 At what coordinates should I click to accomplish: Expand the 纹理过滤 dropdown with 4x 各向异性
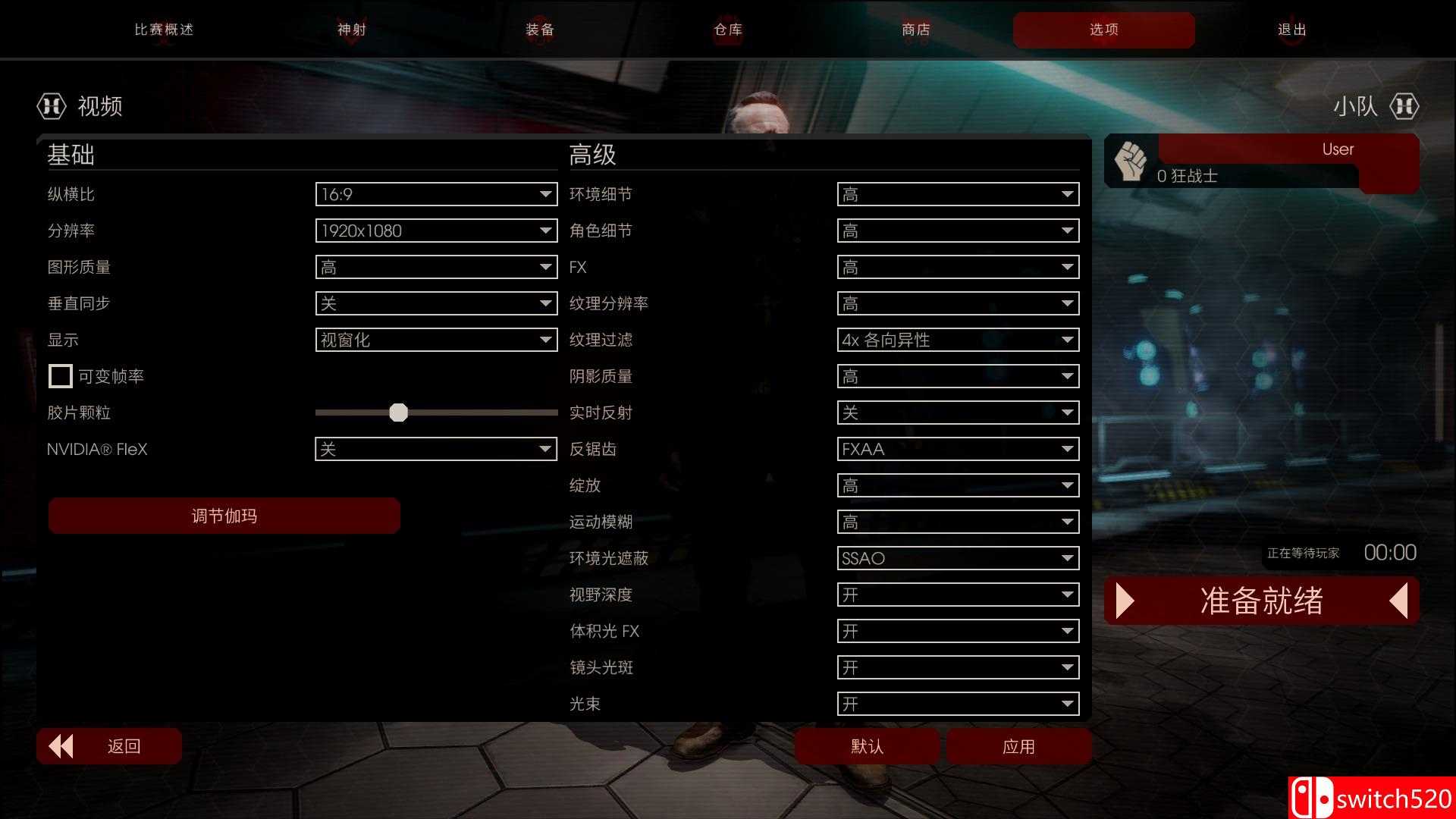[957, 340]
